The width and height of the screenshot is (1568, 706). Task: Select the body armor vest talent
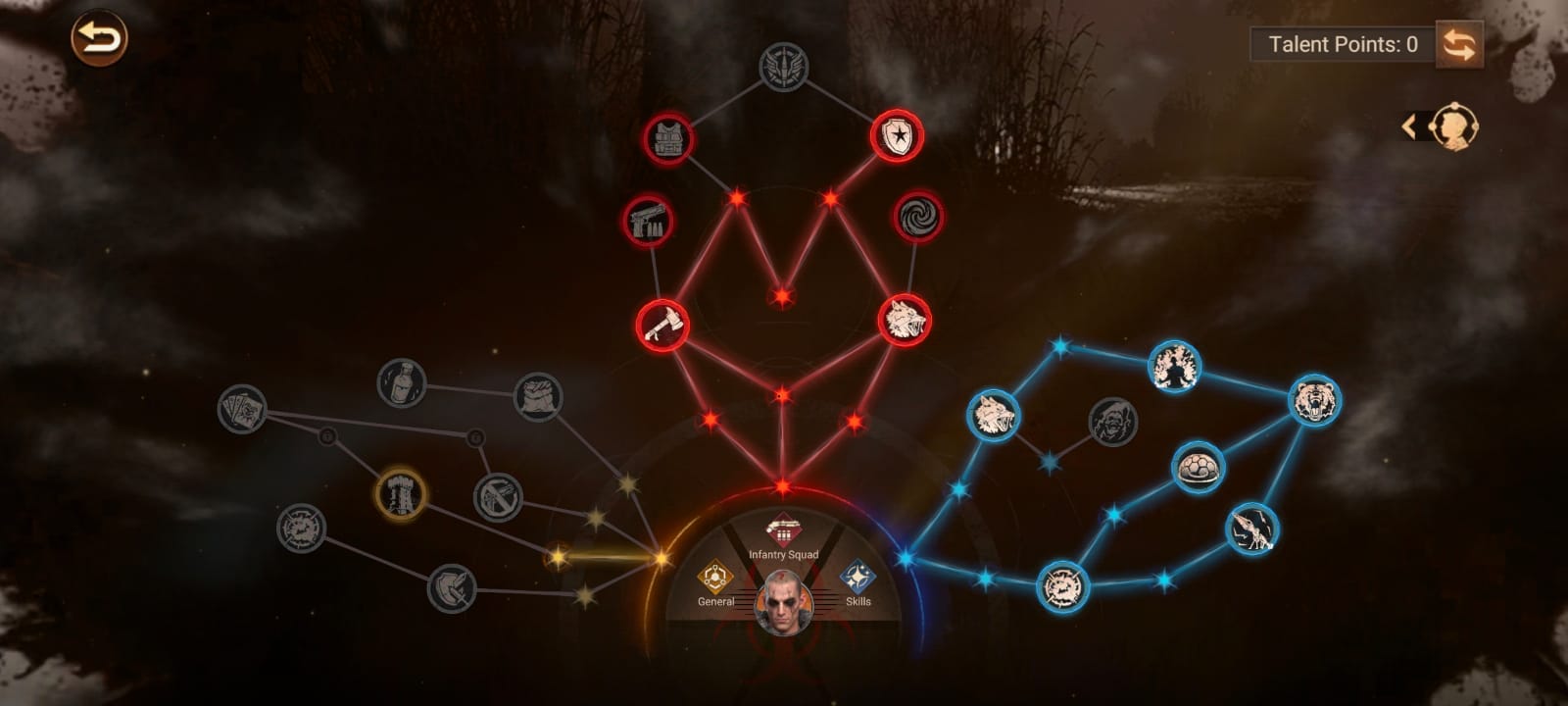tap(669, 138)
